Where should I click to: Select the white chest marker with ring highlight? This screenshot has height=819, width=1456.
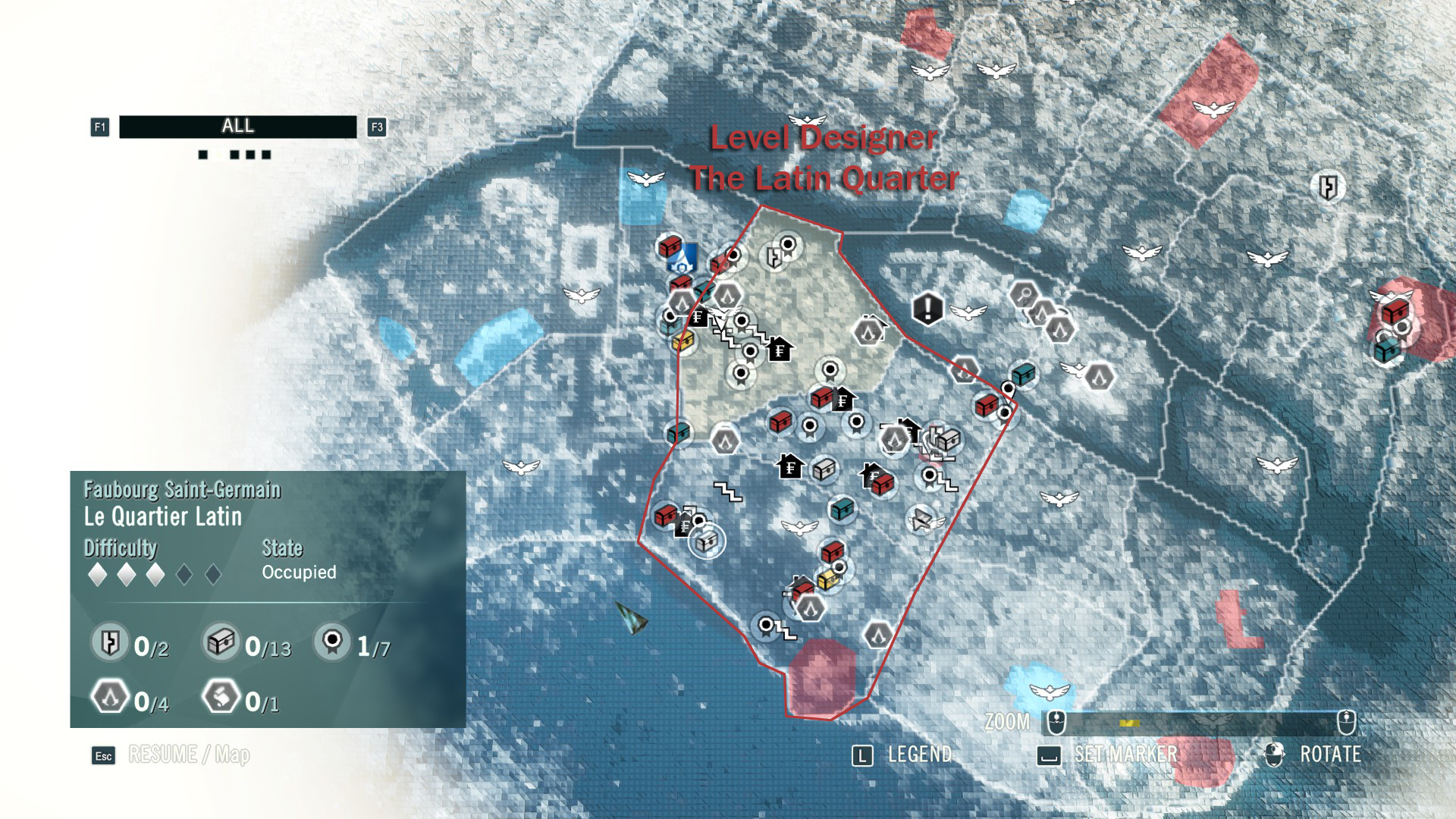click(707, 541)
